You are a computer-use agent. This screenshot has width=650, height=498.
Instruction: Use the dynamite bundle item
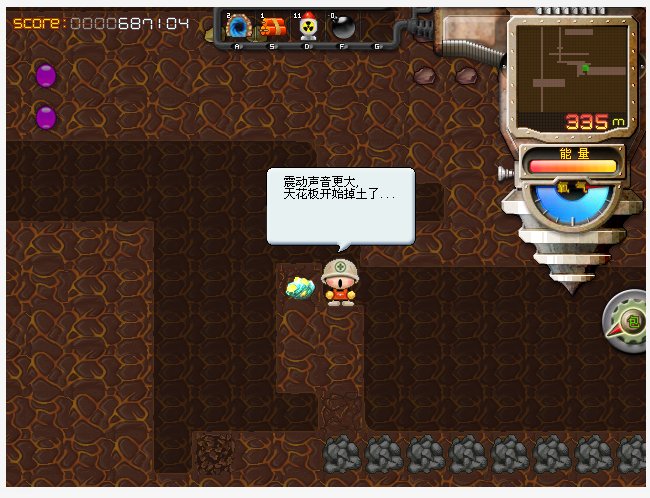[x=272, y=28]
